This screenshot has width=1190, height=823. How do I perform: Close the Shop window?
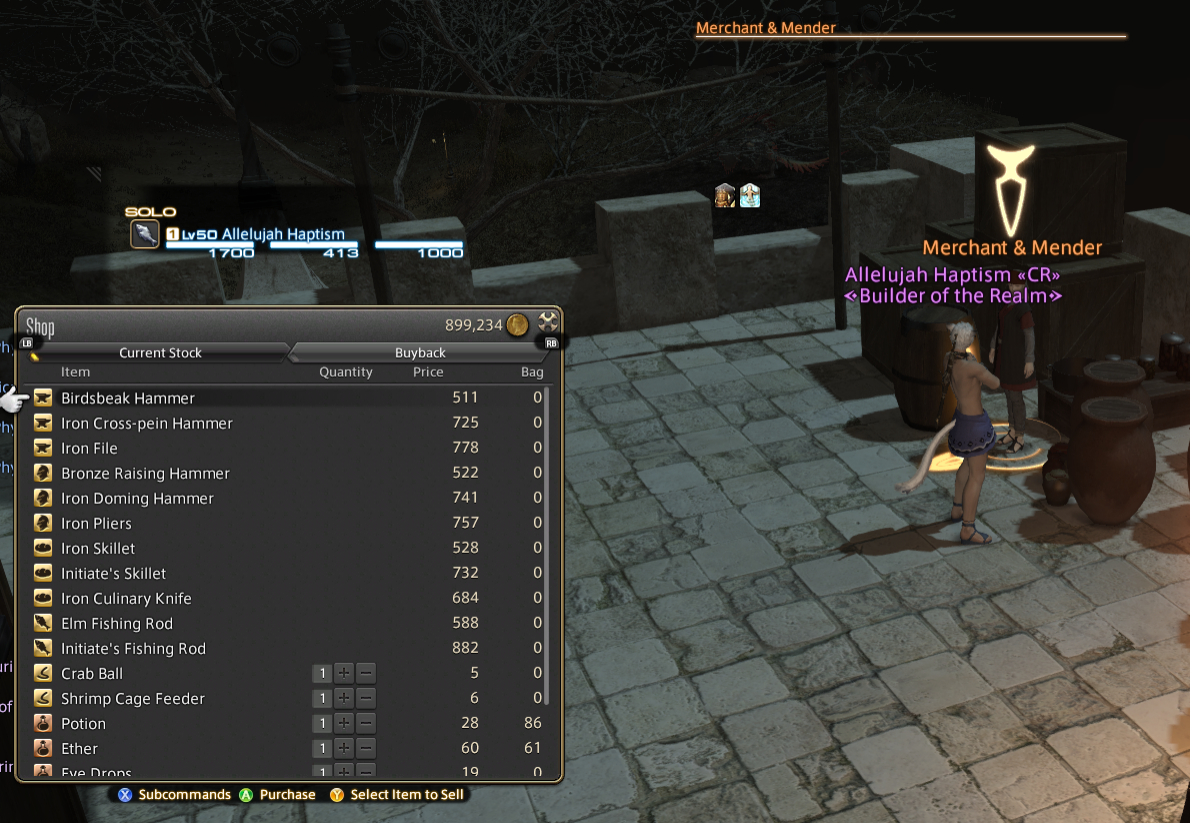pos(548,323)
